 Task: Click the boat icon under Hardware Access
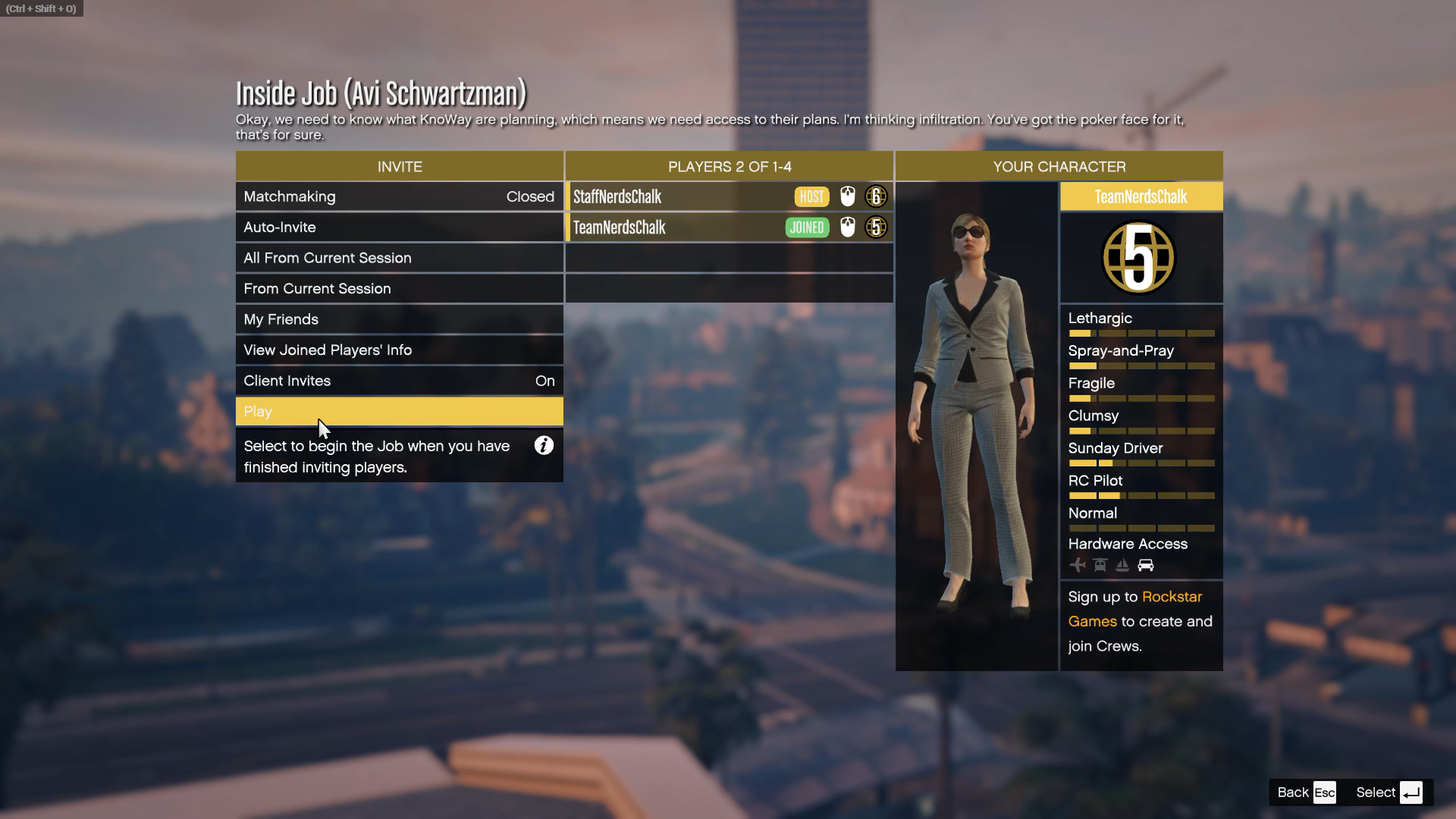[1123, 565]
